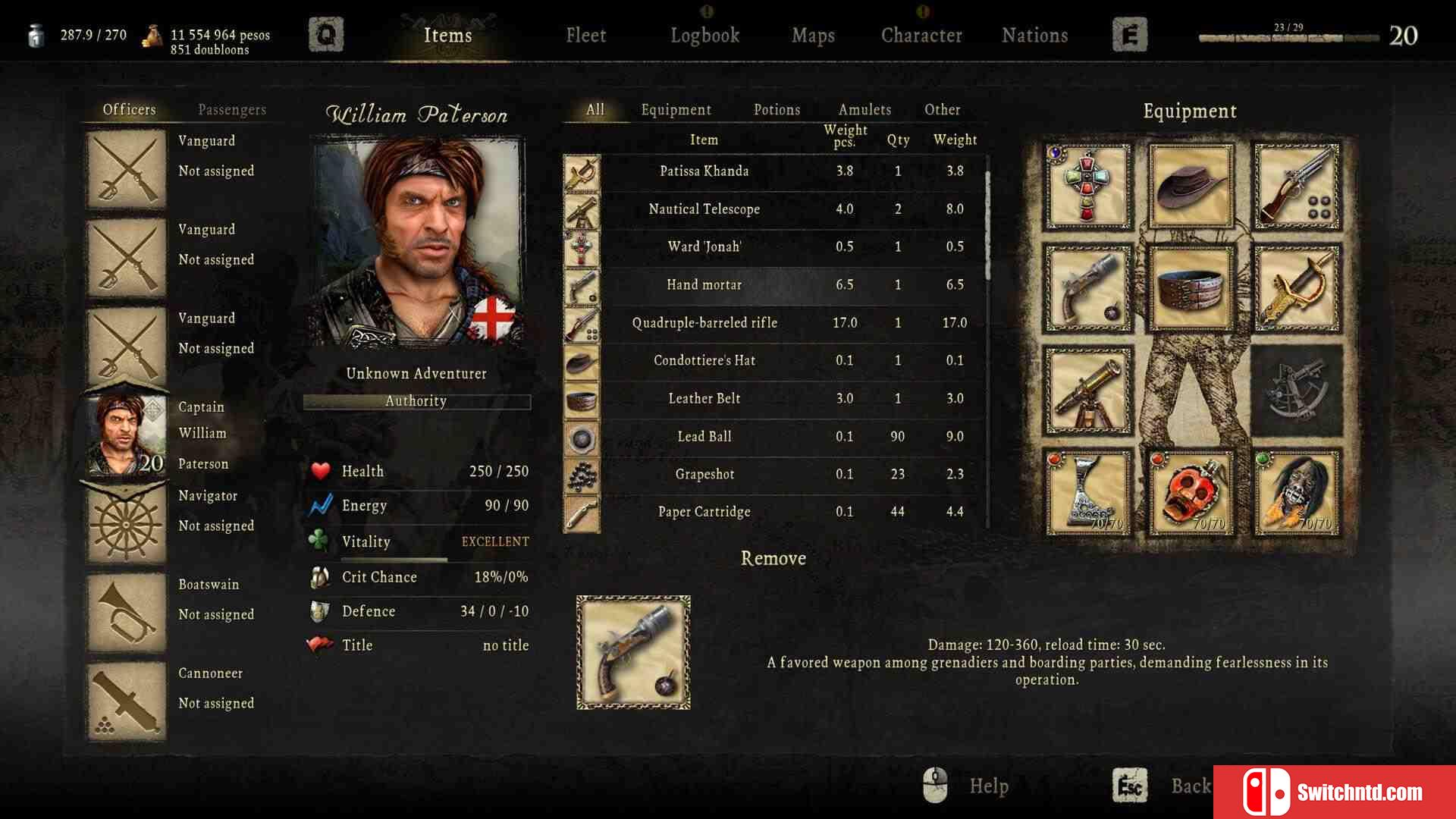1456x819 pixels.
Task: Select Patissa Khanda in the item list
Action: point(704,171)
